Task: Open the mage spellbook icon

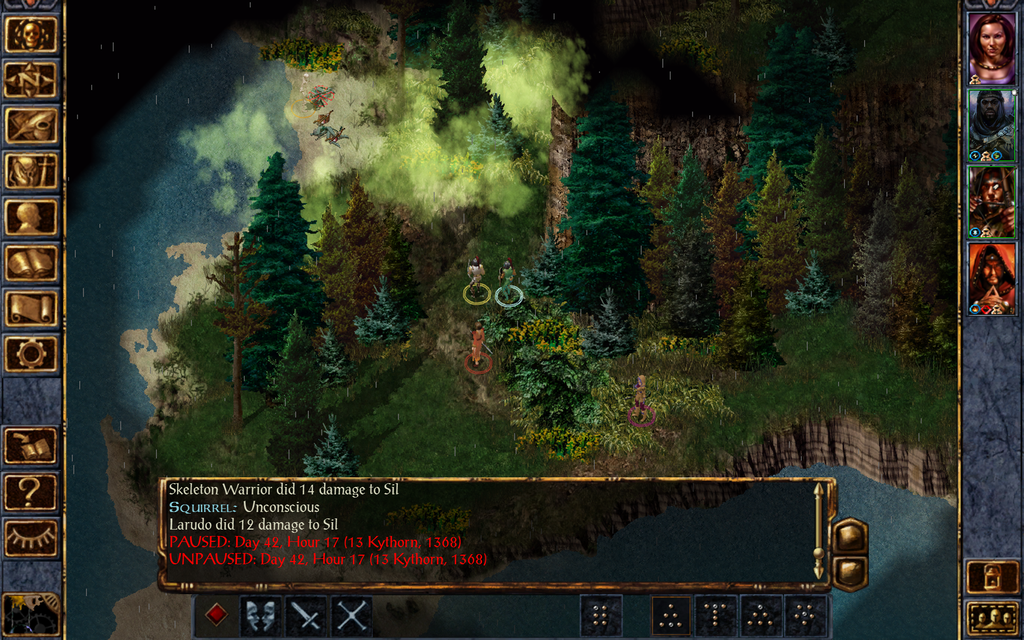Action: [x=30, y=263]
